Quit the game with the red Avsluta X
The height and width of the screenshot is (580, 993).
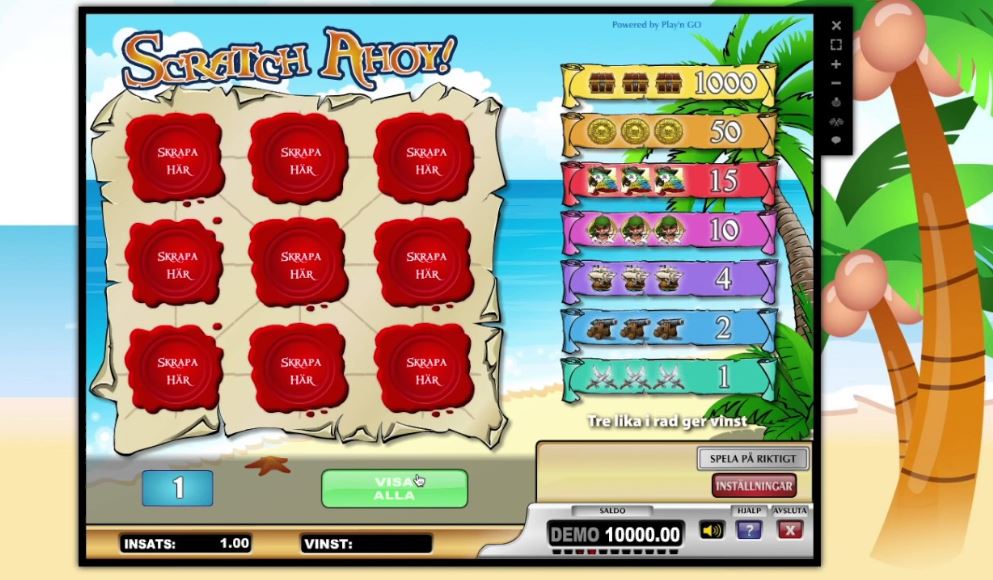click(790, 530)
